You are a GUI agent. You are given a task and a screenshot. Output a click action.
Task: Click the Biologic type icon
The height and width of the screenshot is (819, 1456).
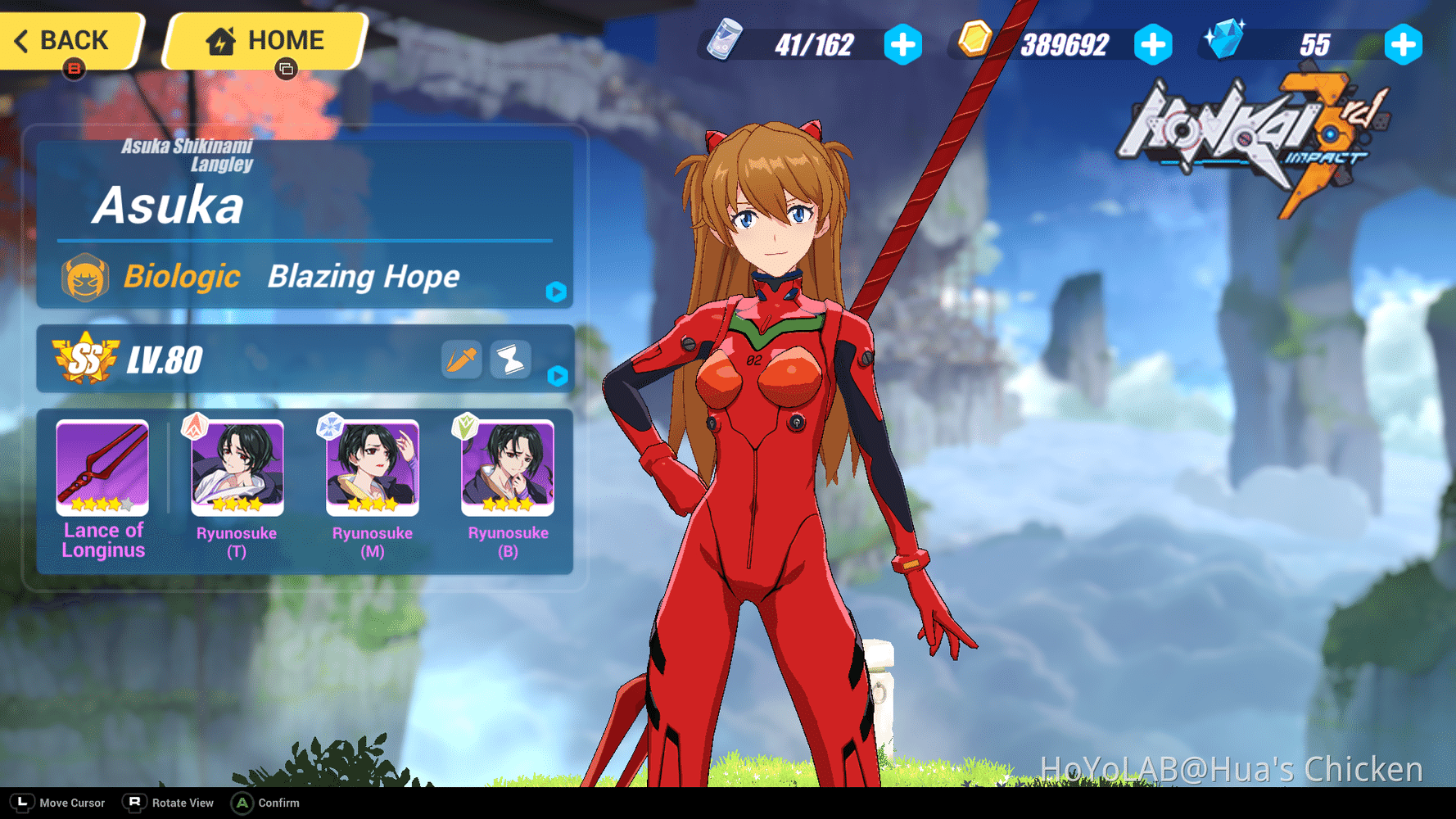pyautogui.click(x=87, y=277)
